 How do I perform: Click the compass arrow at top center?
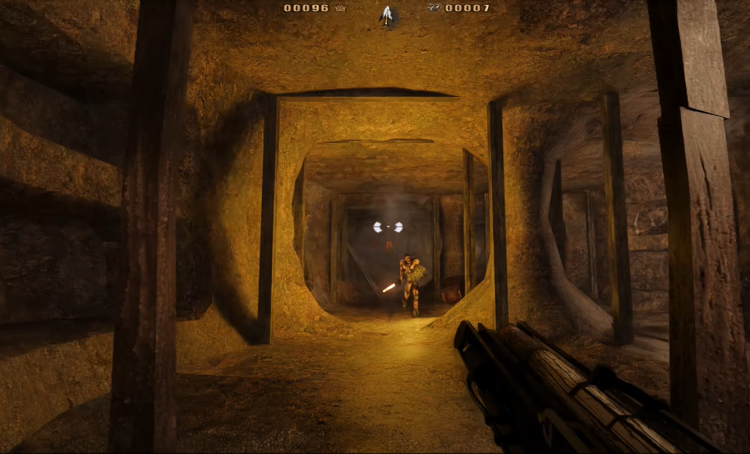point(387,14)
